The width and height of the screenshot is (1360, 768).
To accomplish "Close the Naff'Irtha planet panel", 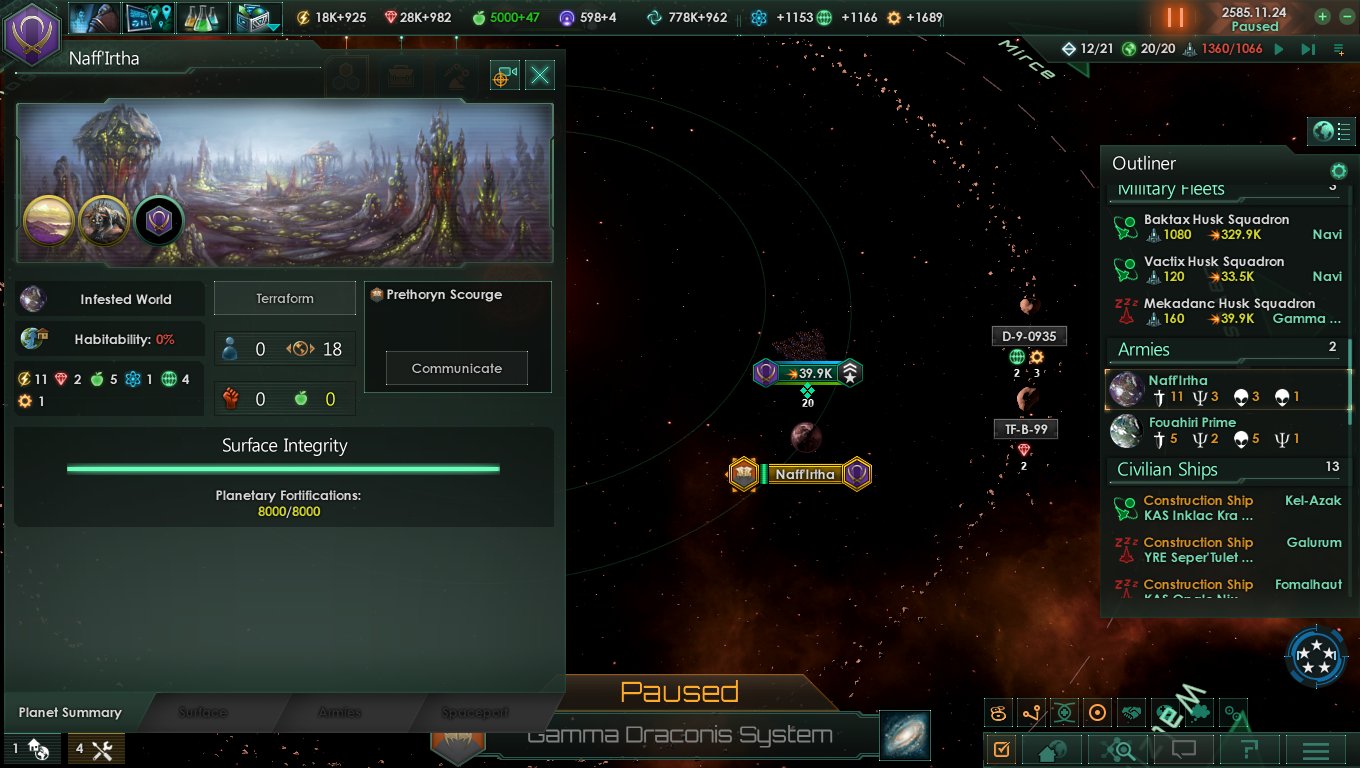I will pos(540,75).
